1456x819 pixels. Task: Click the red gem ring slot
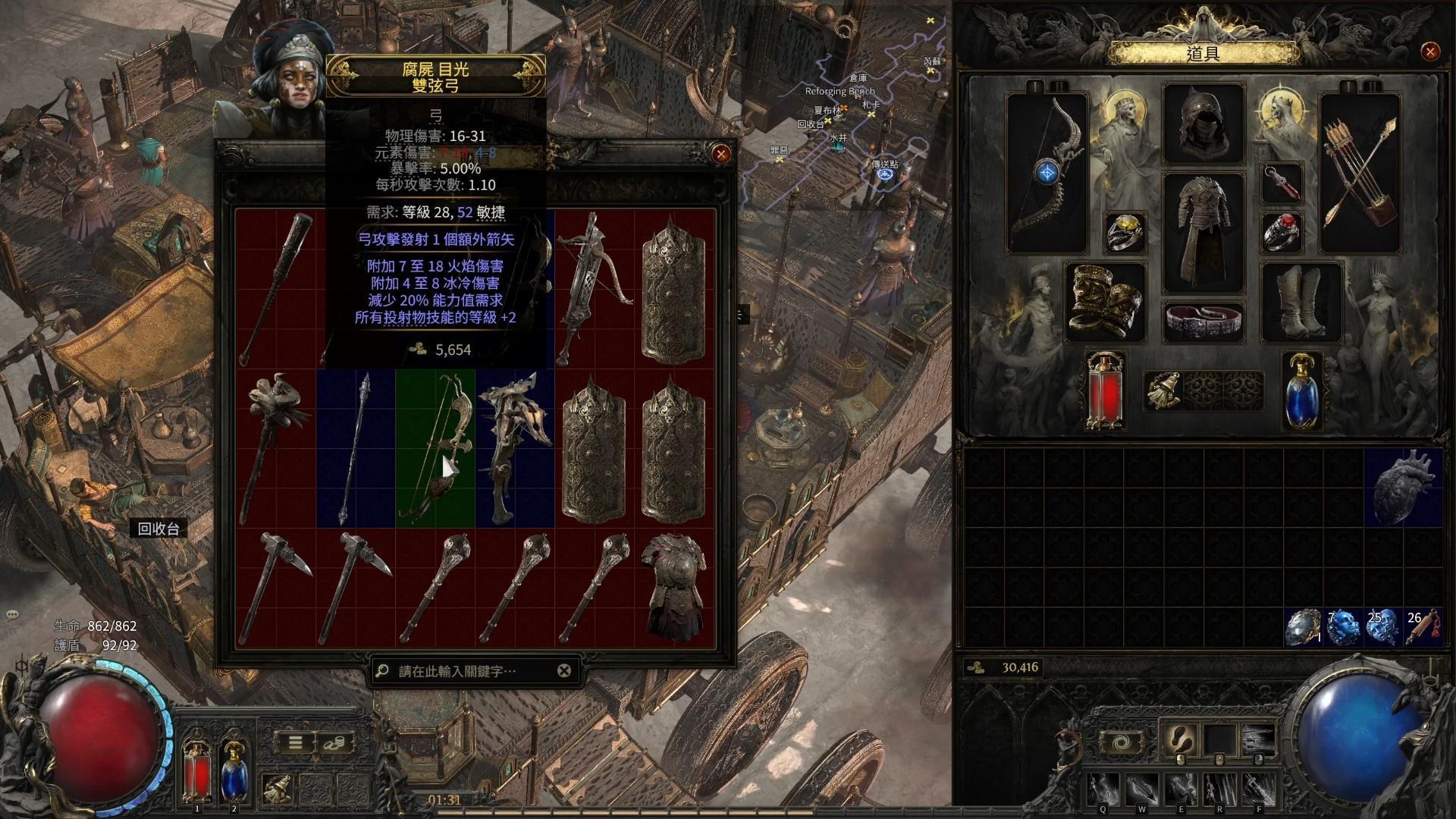(1282, 232)
